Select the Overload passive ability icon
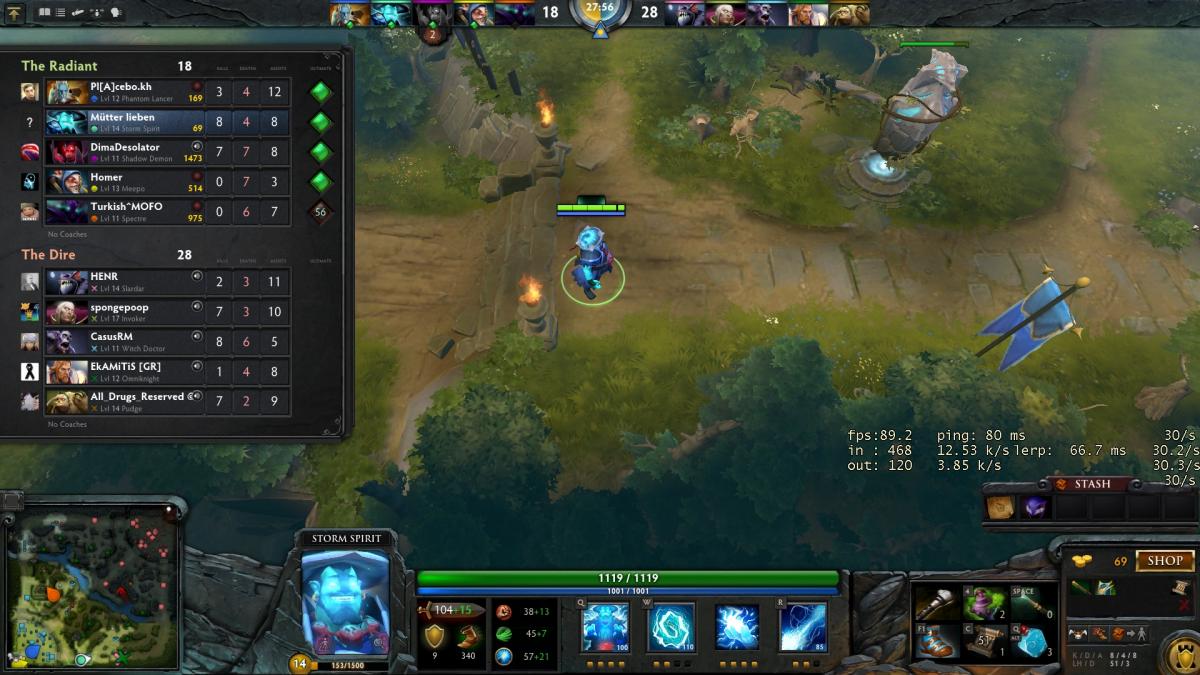The height and width of the screenshot is (675, 1200). coord(737,628)
